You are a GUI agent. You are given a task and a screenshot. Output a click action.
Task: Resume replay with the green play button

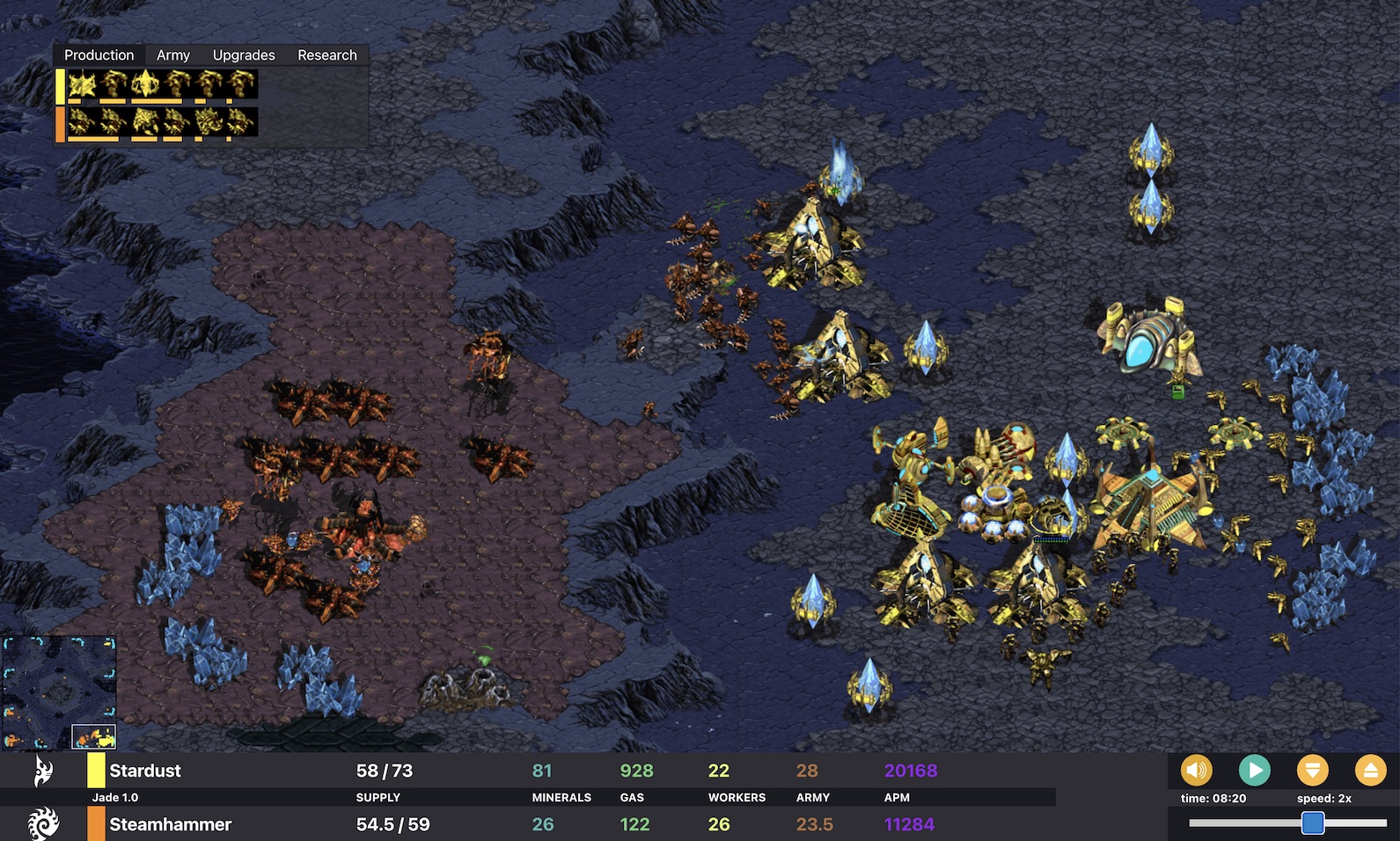[x=1254, y=771]
